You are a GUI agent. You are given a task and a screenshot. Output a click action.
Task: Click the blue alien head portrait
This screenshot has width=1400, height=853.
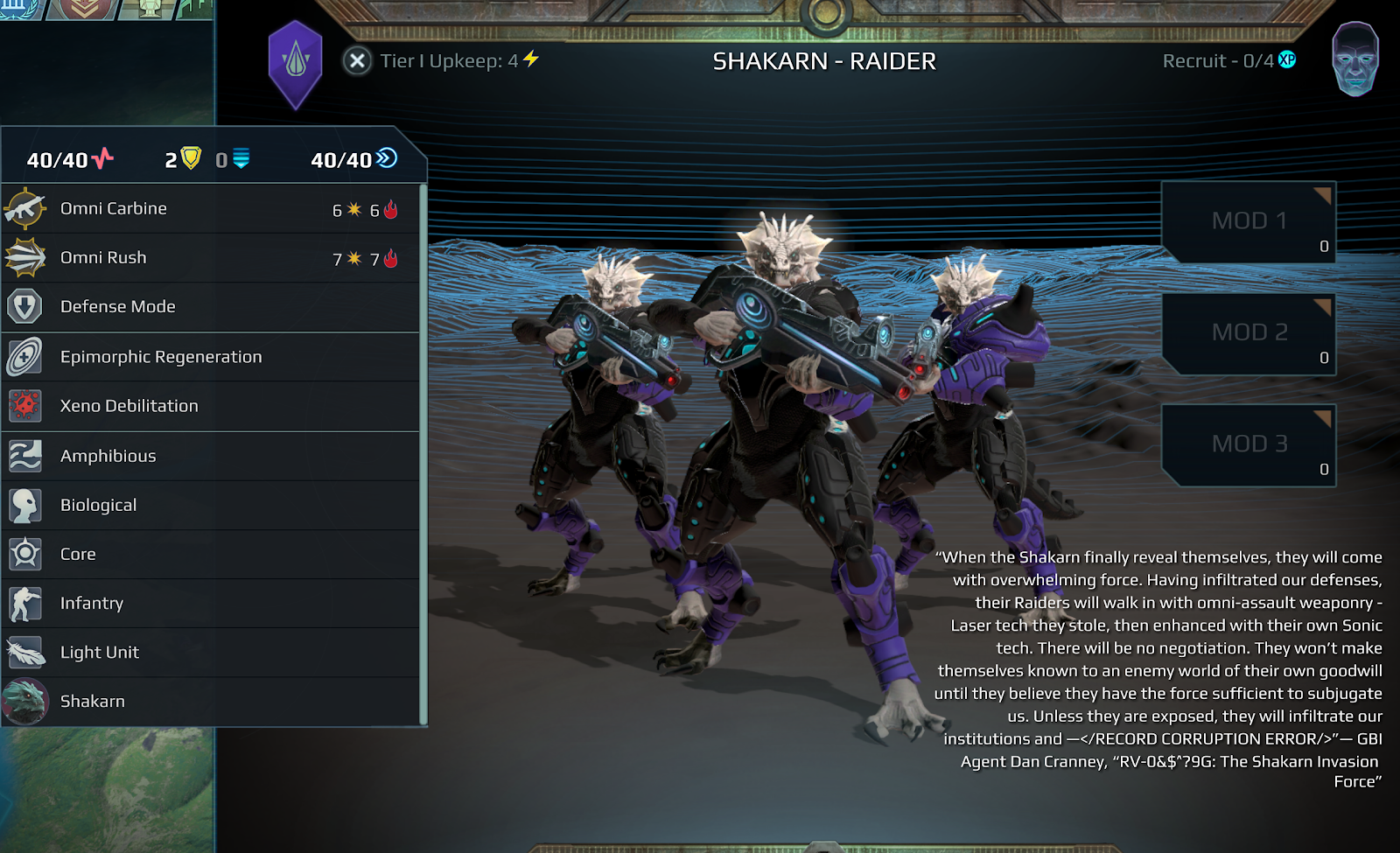1354,59
